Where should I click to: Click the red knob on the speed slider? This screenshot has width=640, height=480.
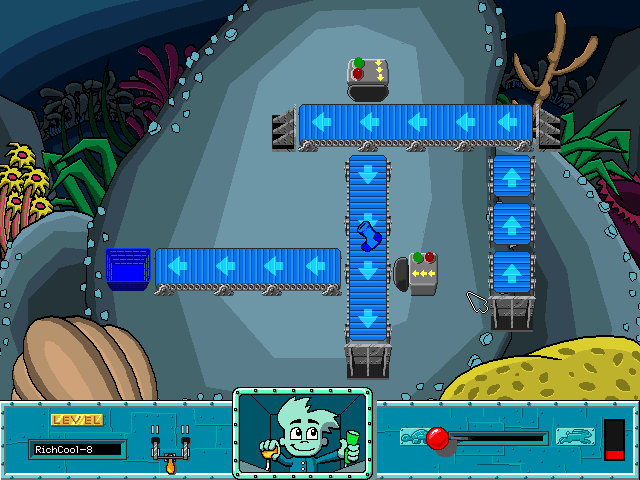point(437,438)
